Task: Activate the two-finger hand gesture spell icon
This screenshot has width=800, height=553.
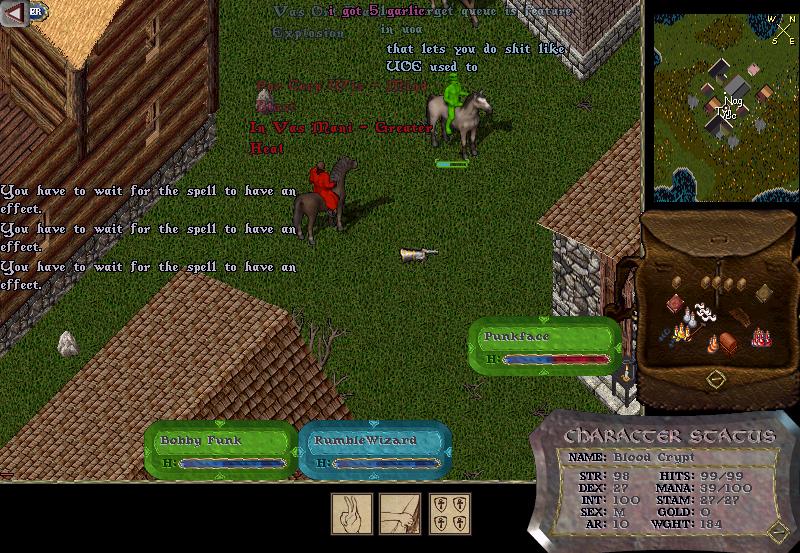Action: (352, 513)
